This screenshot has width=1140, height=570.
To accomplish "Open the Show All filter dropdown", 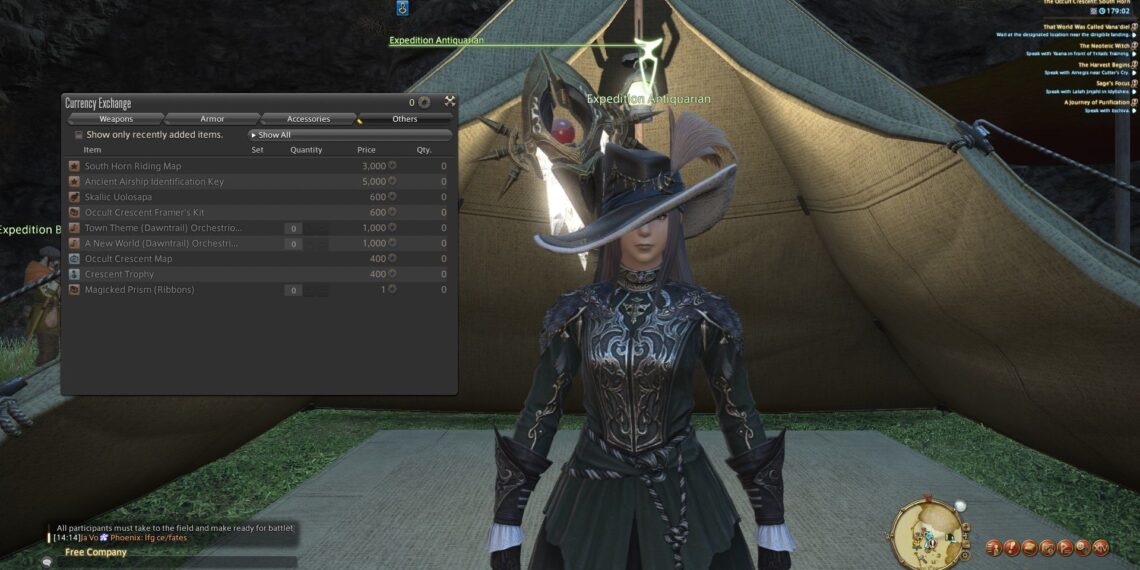I will pos(349,135).
